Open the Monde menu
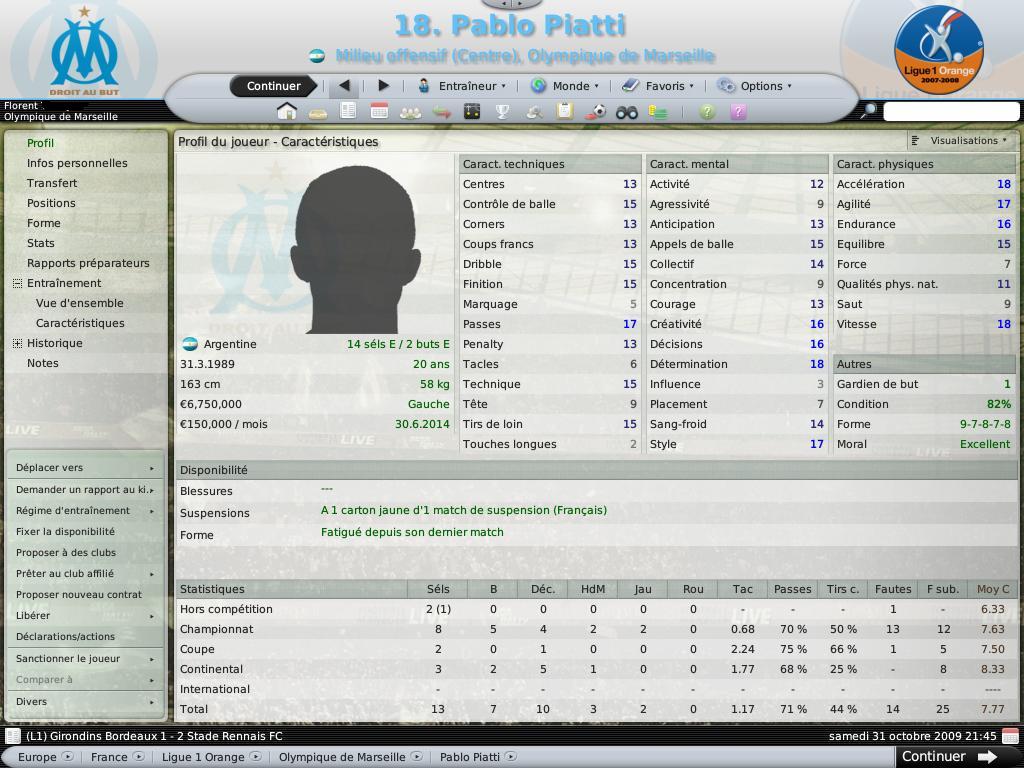Screen dimensions: 1024x768 coord(566,86)
